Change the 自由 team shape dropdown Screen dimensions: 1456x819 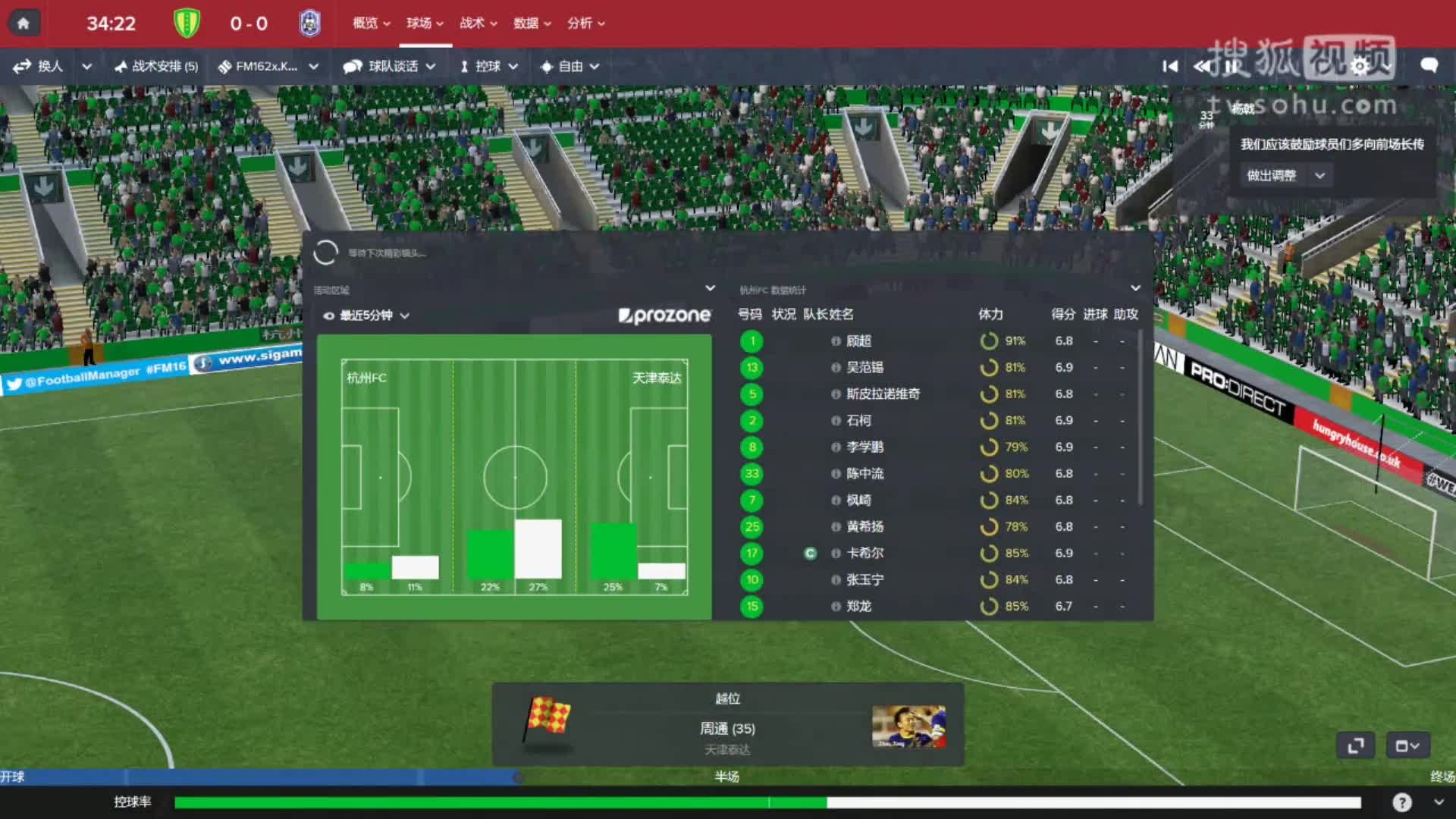570,67
